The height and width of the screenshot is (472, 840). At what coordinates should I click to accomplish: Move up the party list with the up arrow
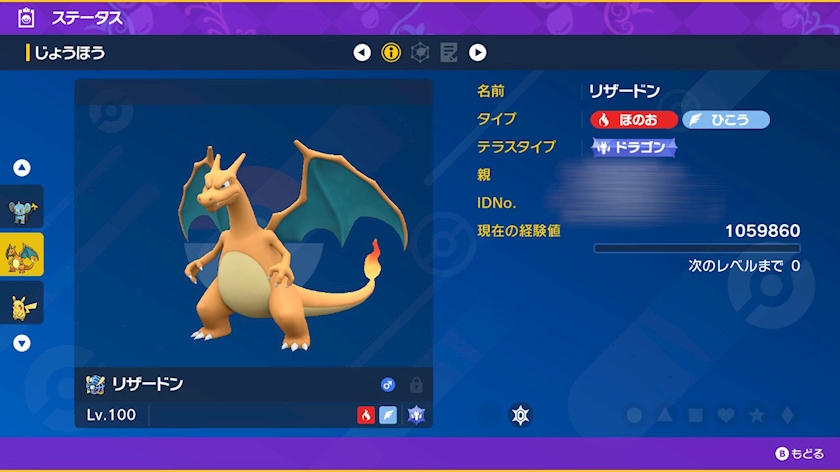coord(22,168)
